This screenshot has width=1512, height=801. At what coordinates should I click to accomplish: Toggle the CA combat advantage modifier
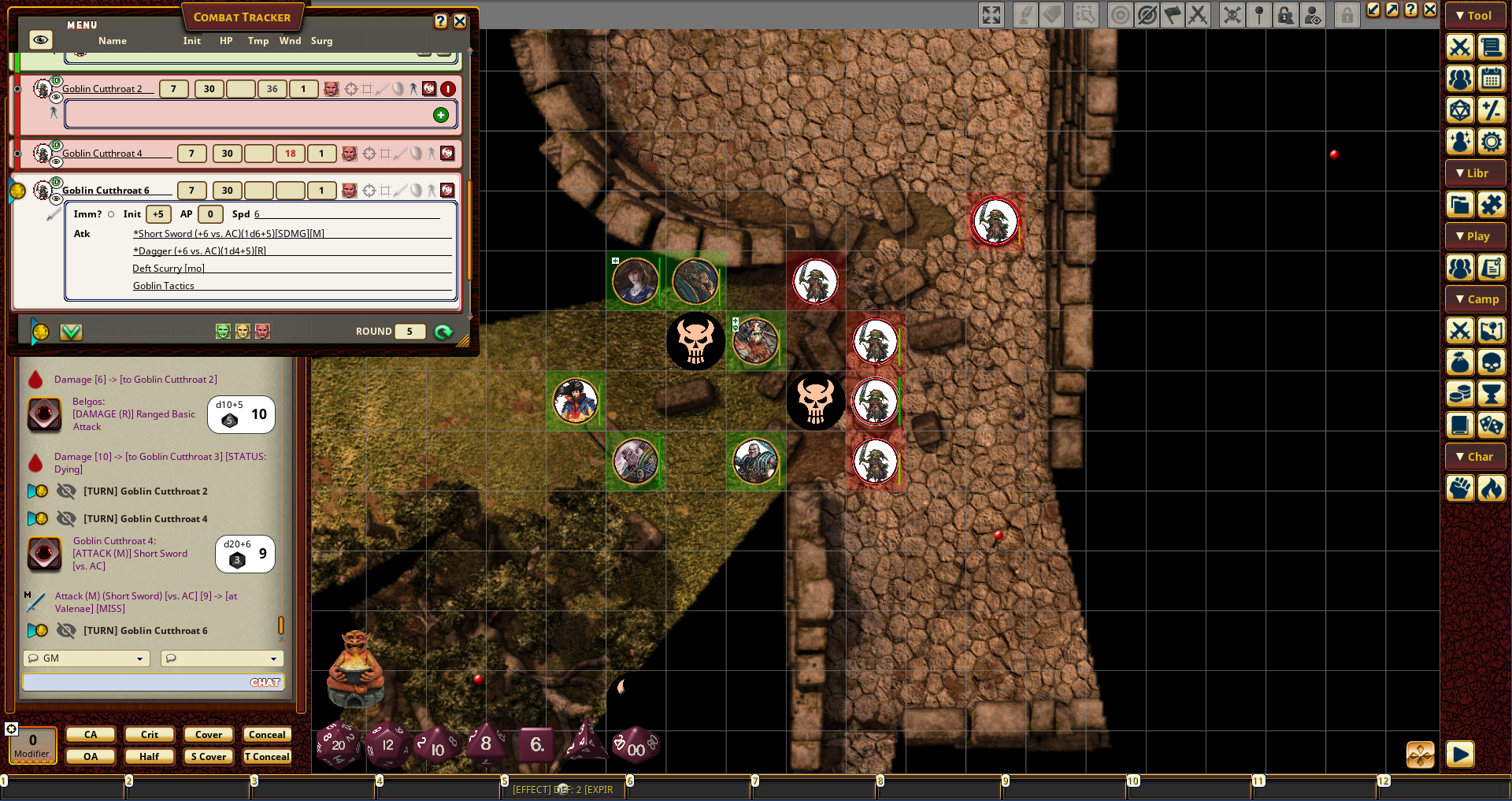point(91,735)
